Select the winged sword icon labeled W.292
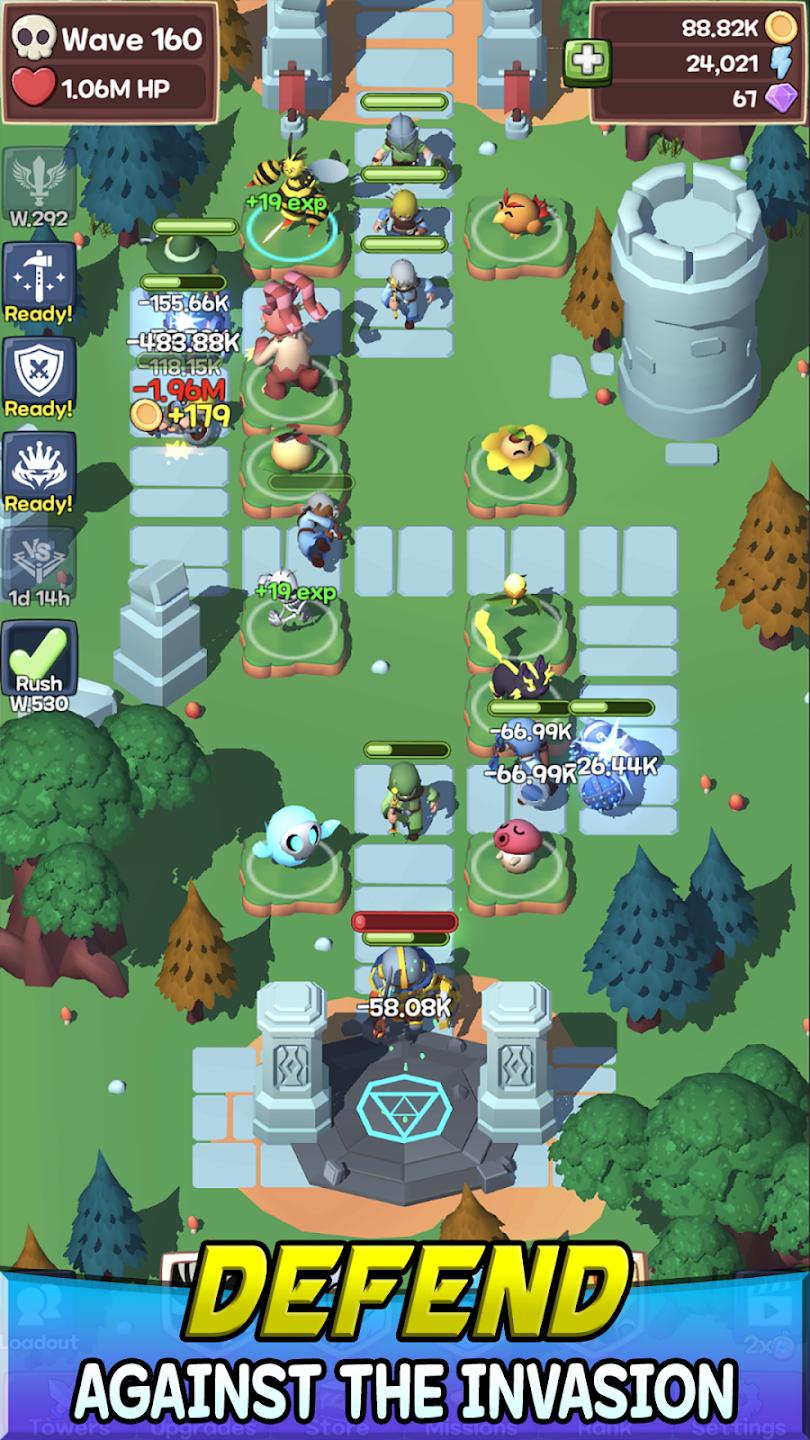The width and height of the screenshot is (810, 1440). (39, 185)
